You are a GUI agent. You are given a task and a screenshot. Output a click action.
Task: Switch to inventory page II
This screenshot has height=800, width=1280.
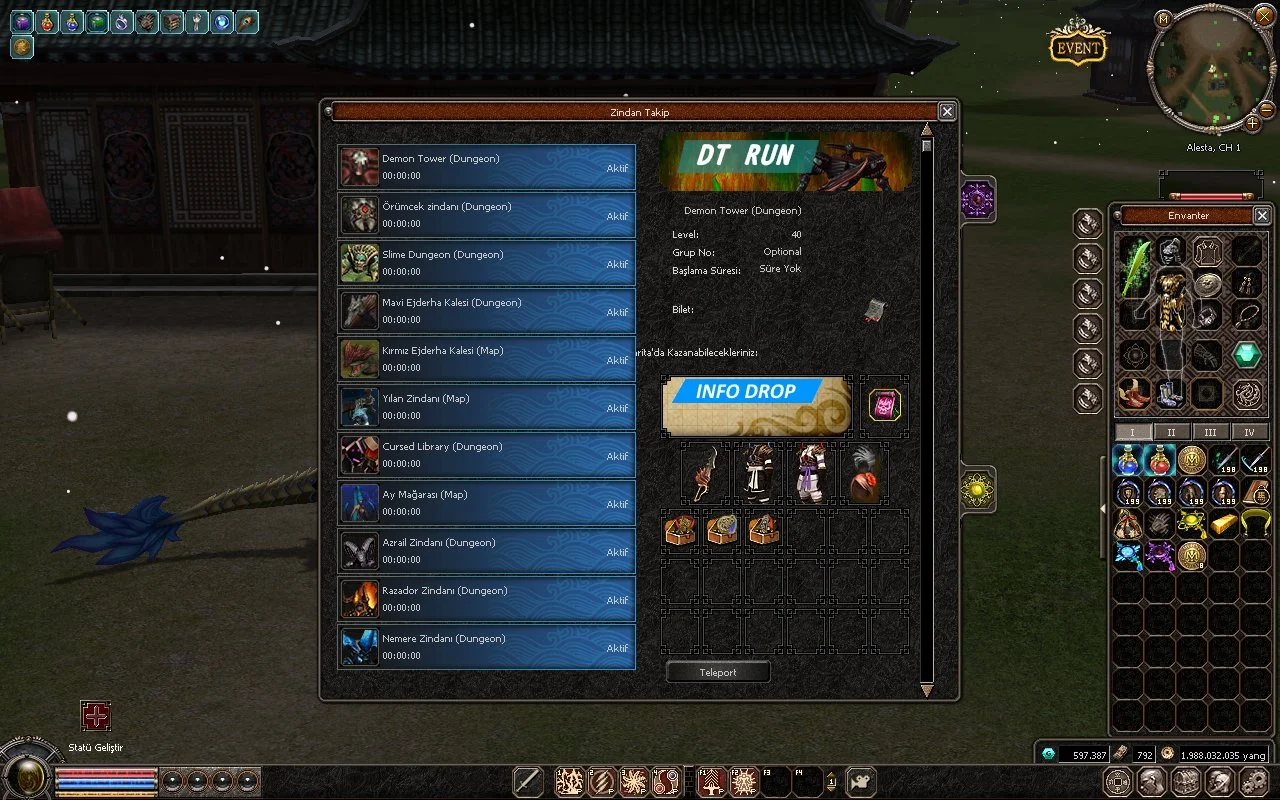[x=1171, y=432]
